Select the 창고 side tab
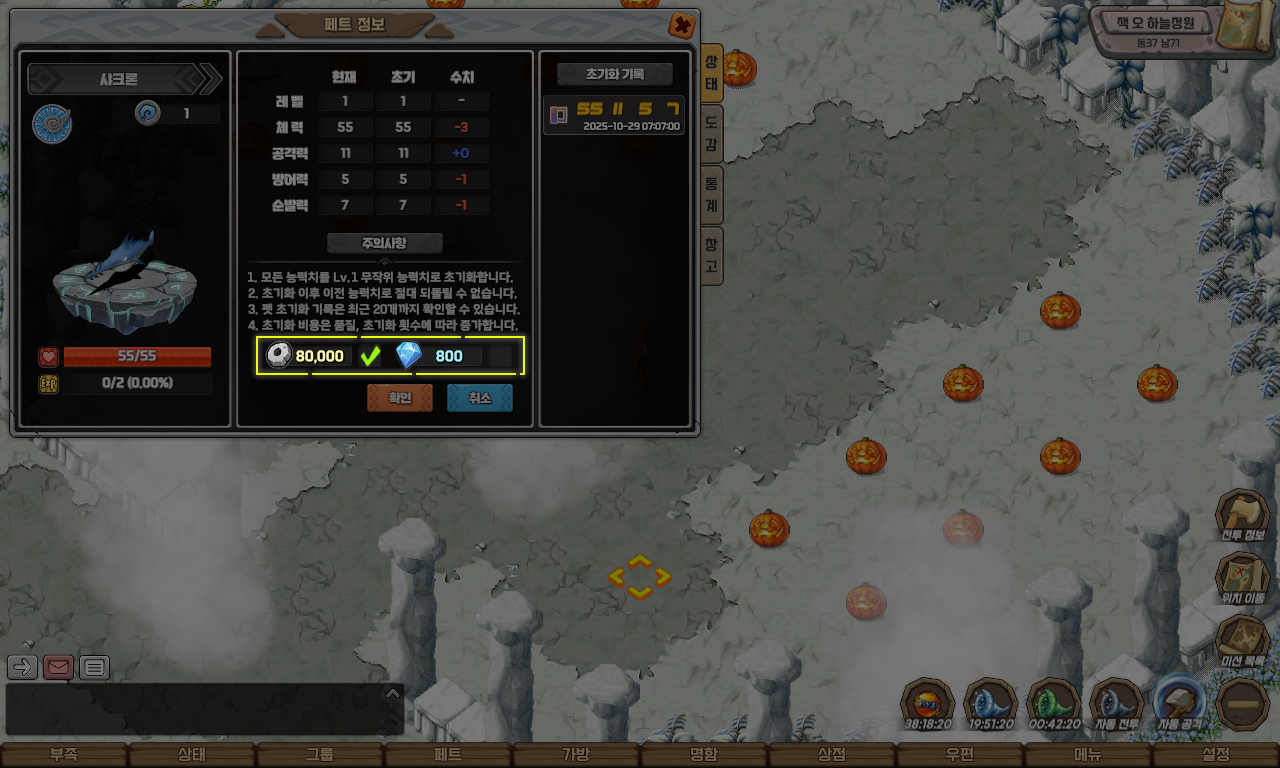1280x768 pixels. [711, 255]
